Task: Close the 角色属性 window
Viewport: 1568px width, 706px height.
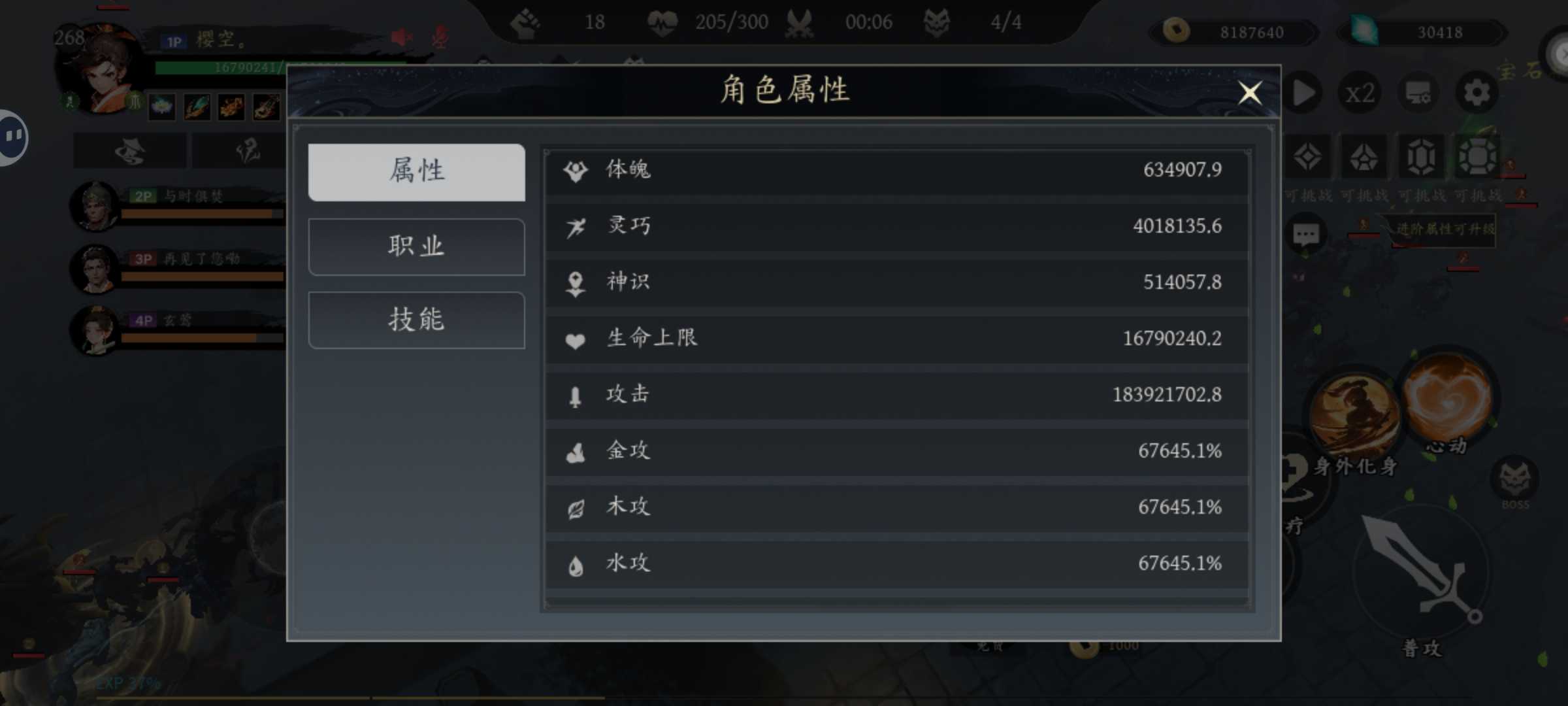Action: (1250, 93)
